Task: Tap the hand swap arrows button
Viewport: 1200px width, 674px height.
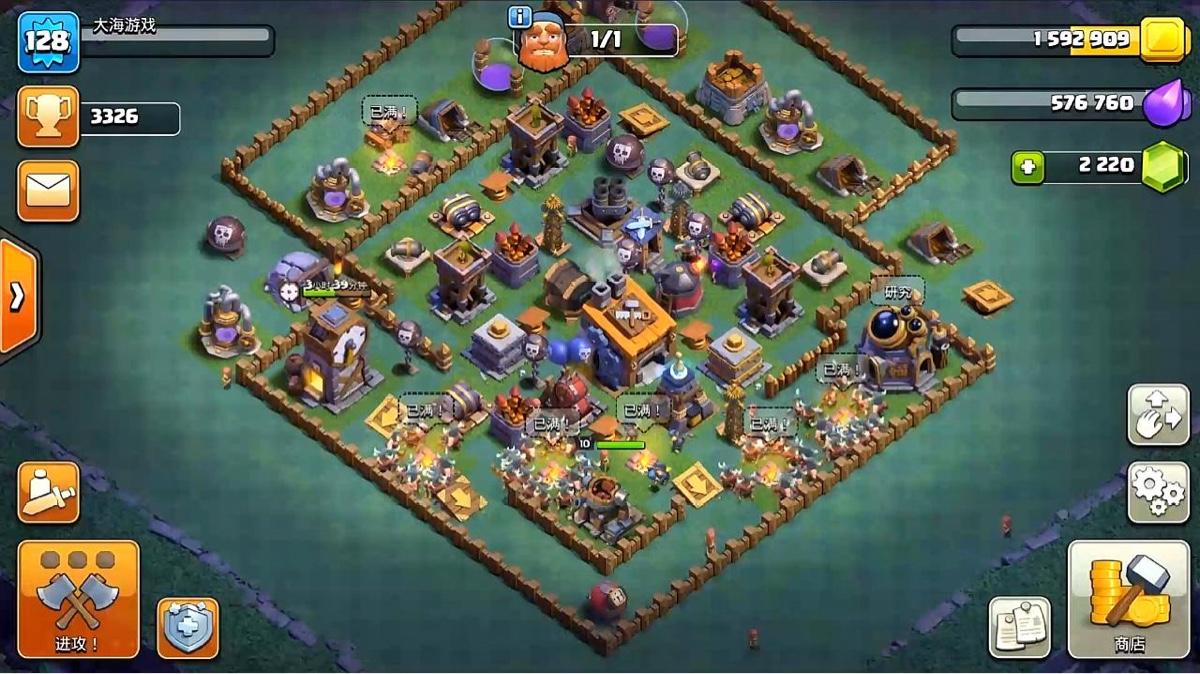Action: [x=1158, y=414]
